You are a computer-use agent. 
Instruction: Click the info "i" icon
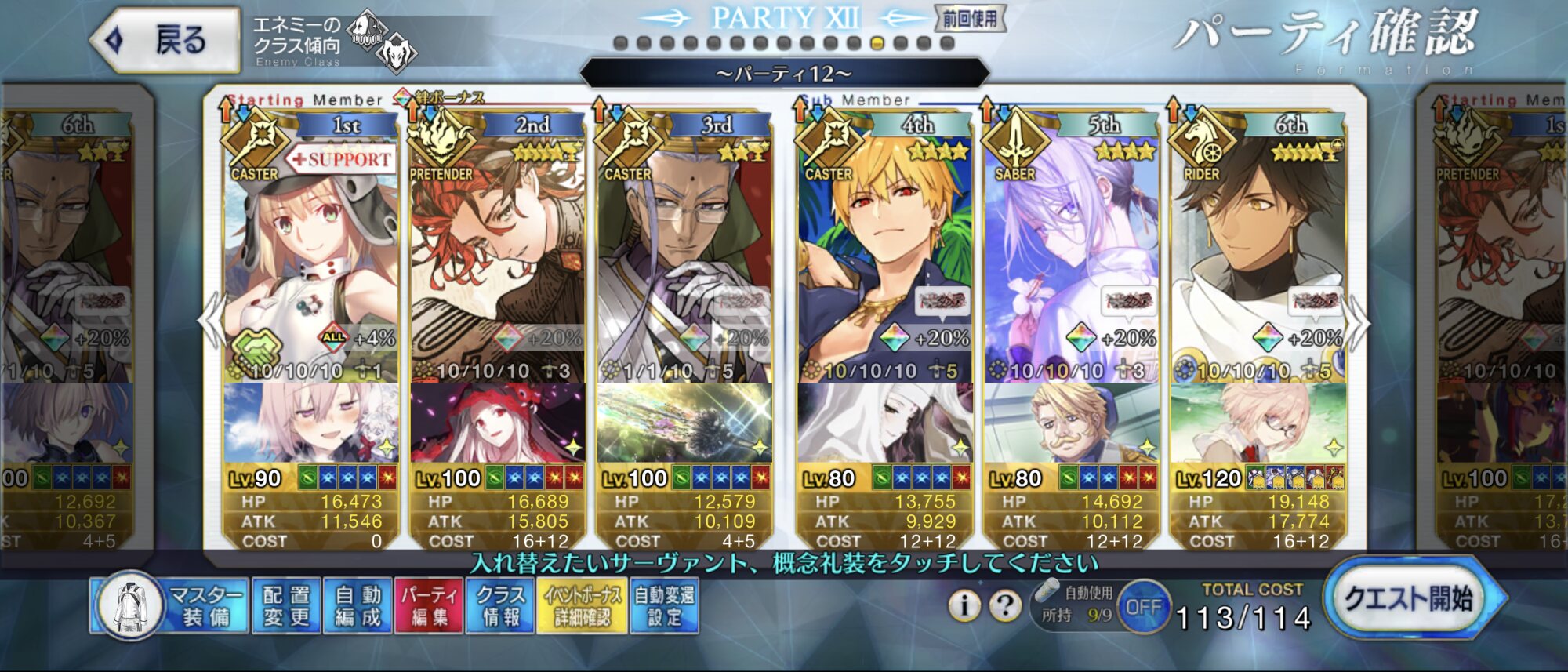(x=965, y=605)
